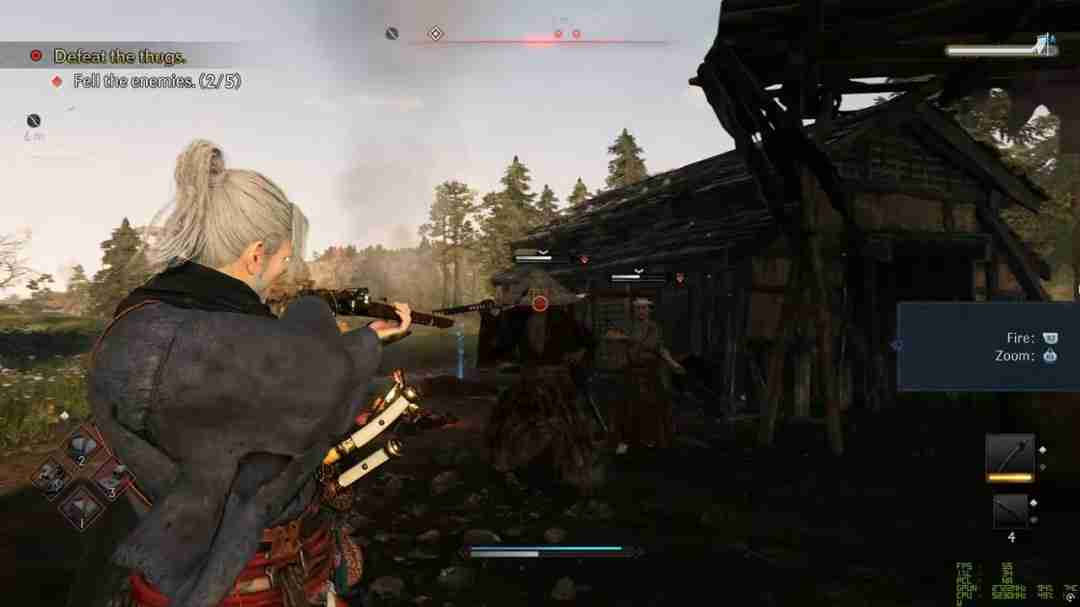The image size is (1080, 607).
Task: Choose quick item slot number 1
Action: coord(82,508)
